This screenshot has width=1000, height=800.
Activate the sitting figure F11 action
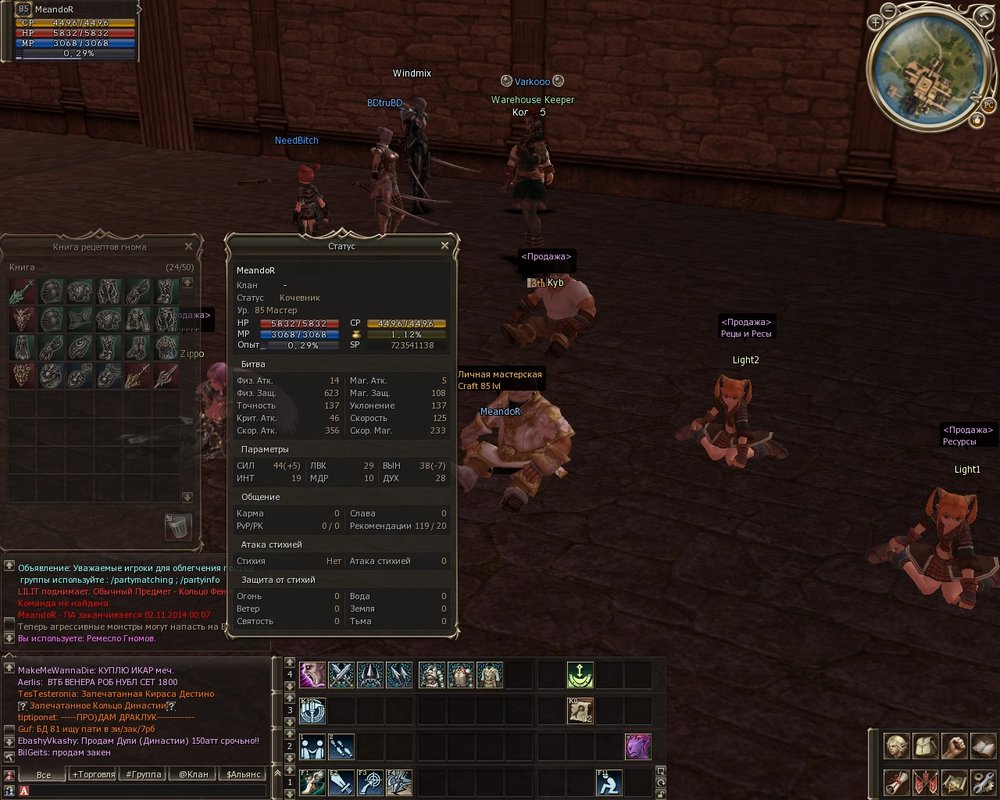coord(610,782)
